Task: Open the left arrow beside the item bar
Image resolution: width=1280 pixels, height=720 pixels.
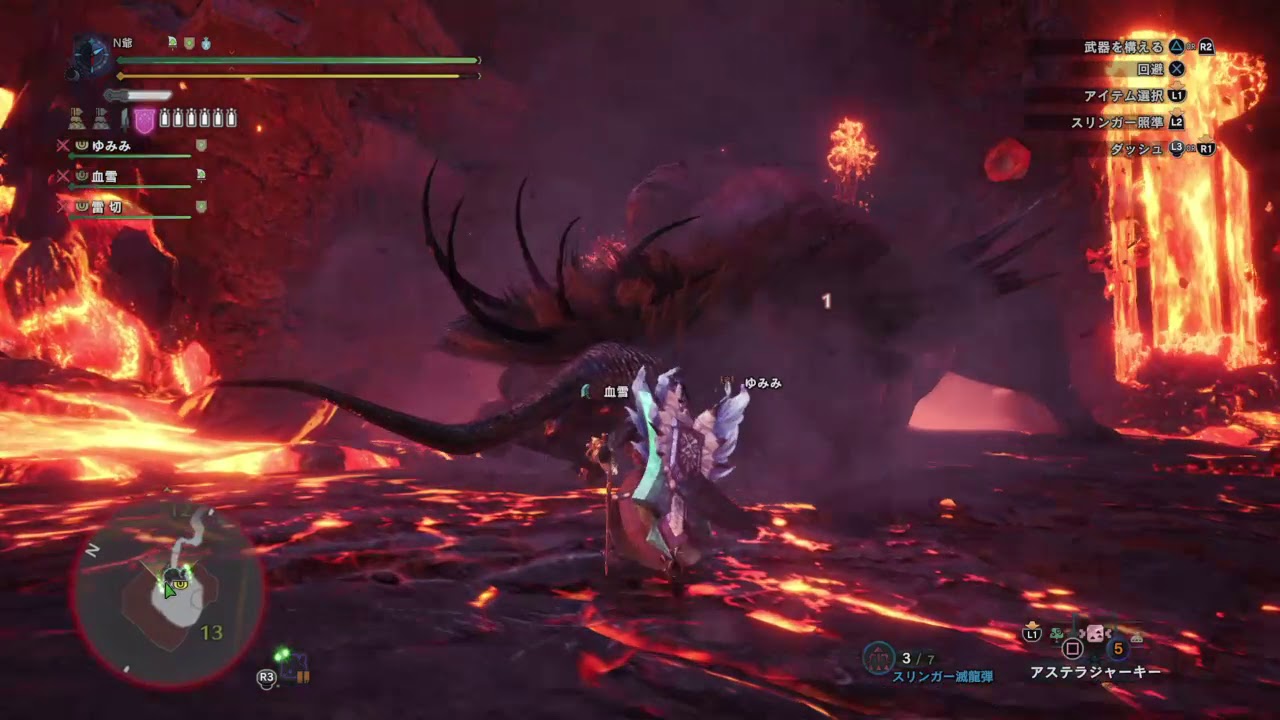Action: point(1082,633)
